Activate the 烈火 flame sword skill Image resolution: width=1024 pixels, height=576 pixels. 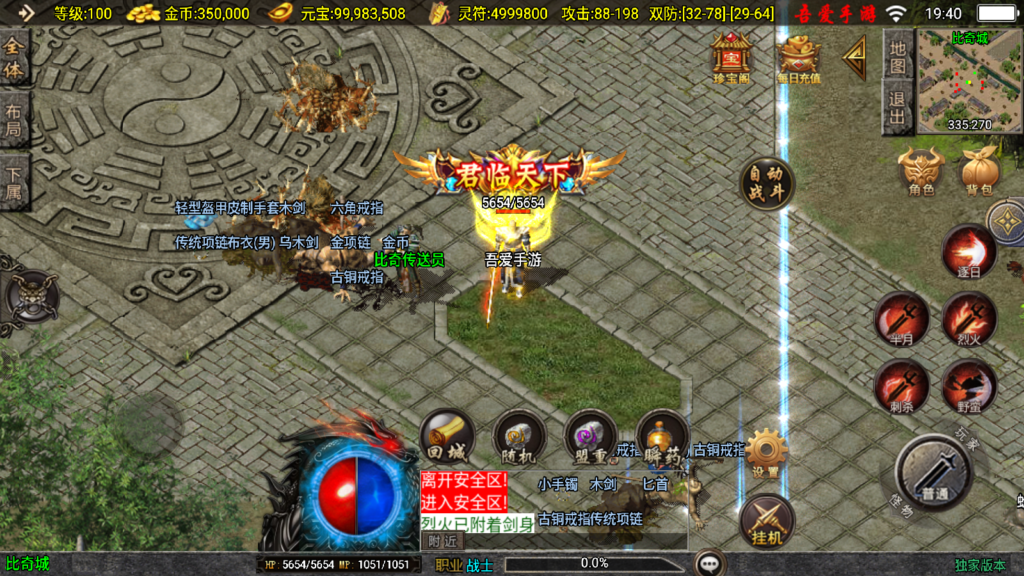click(x=968, y=319)
